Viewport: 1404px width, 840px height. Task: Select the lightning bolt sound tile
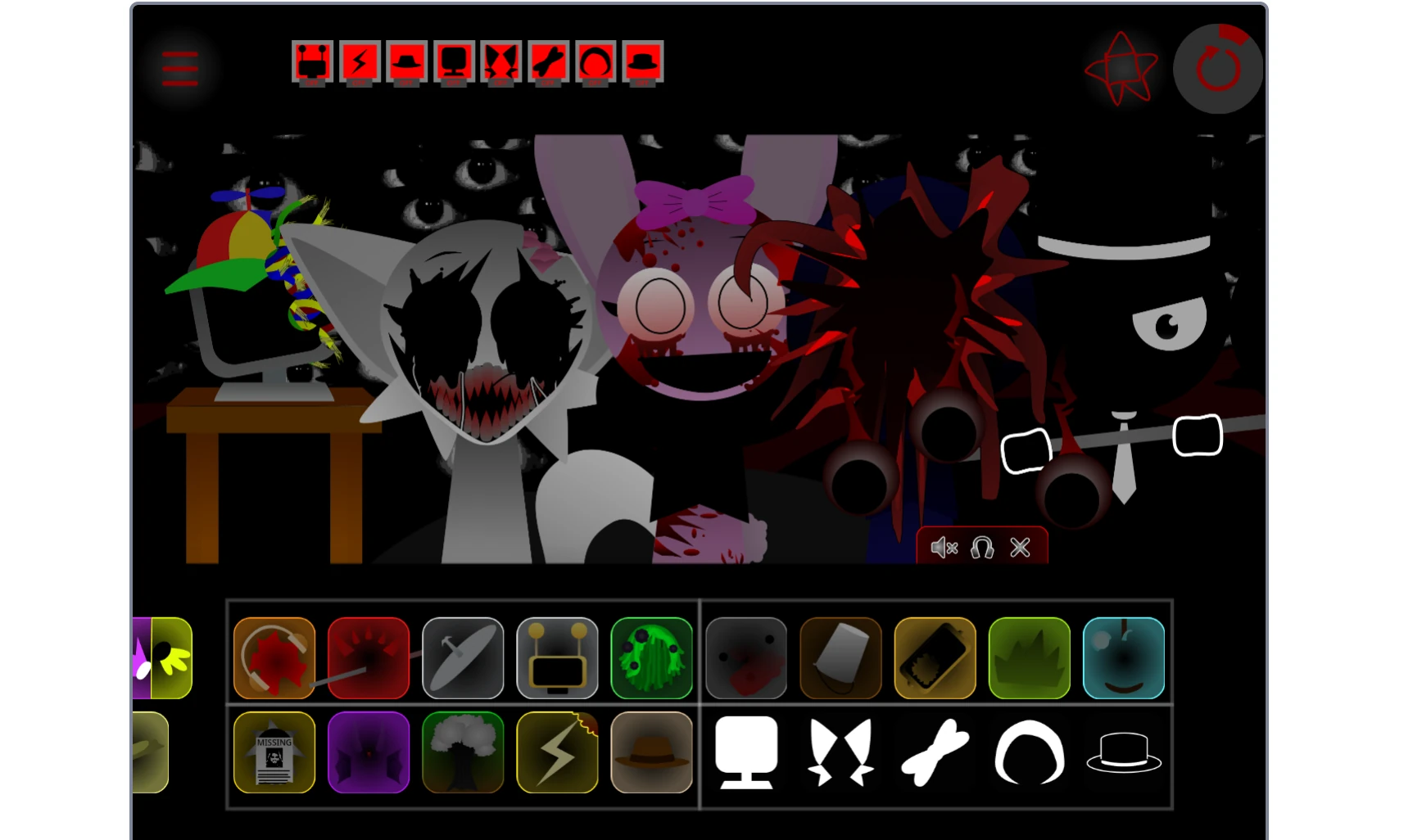(557, 752)
